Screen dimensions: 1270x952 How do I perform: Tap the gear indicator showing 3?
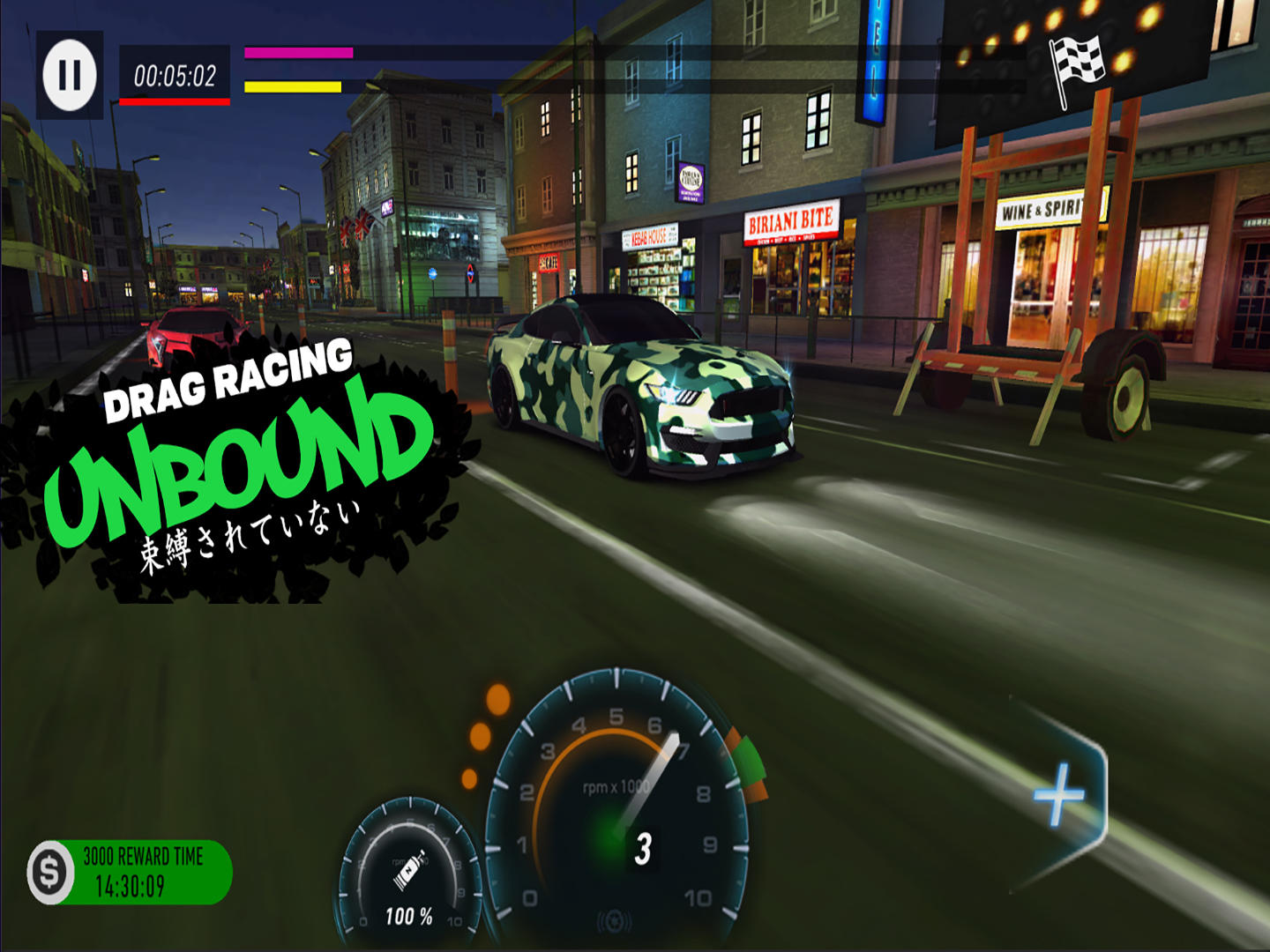coord(643,848)
